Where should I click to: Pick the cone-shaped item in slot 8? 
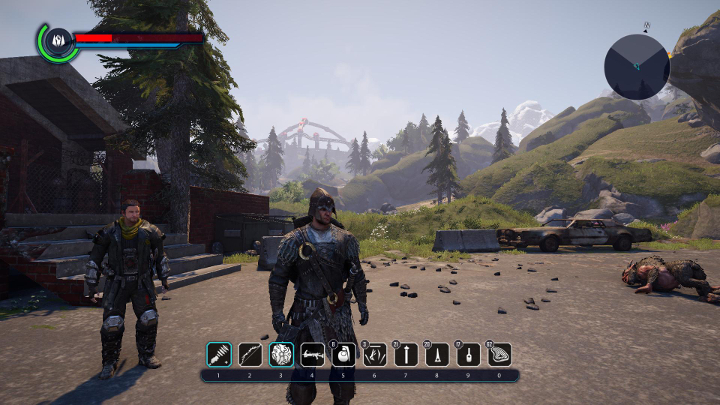coord(437,354)
